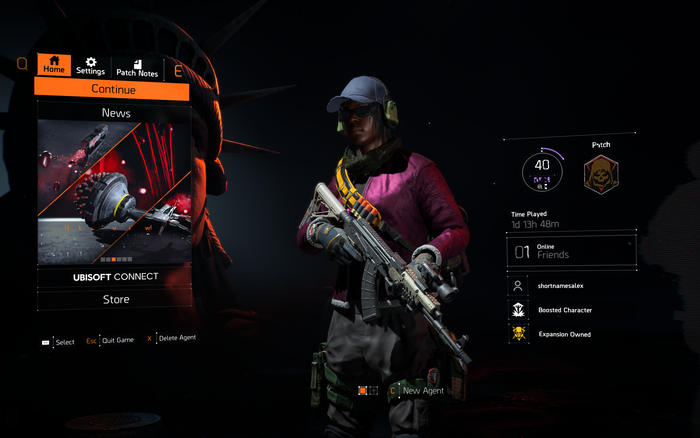Go to the Store
The width and height of the screenshot is (700, 438).
click(x=115, y=299)
